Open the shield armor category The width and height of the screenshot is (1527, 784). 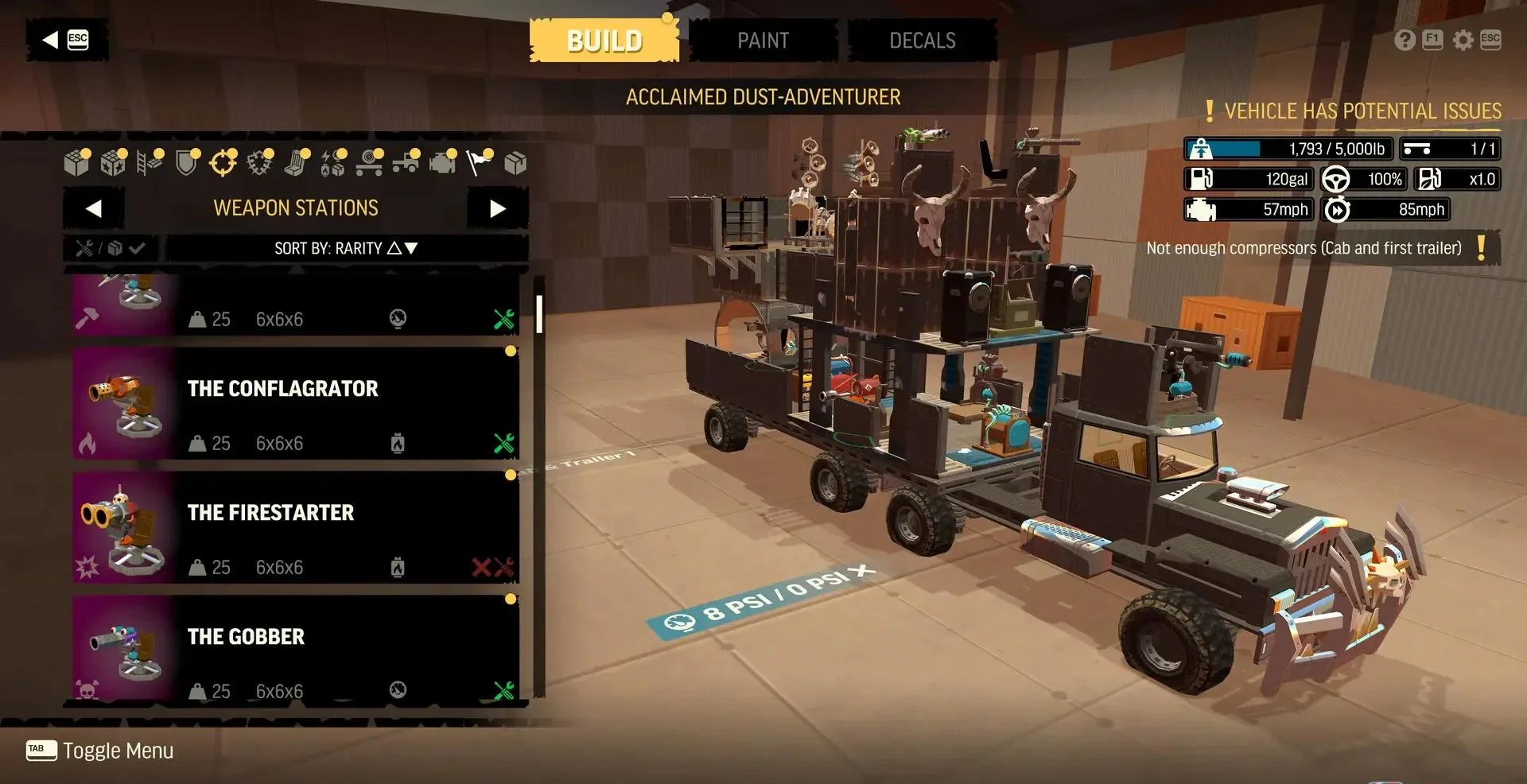tap(186, 163)
